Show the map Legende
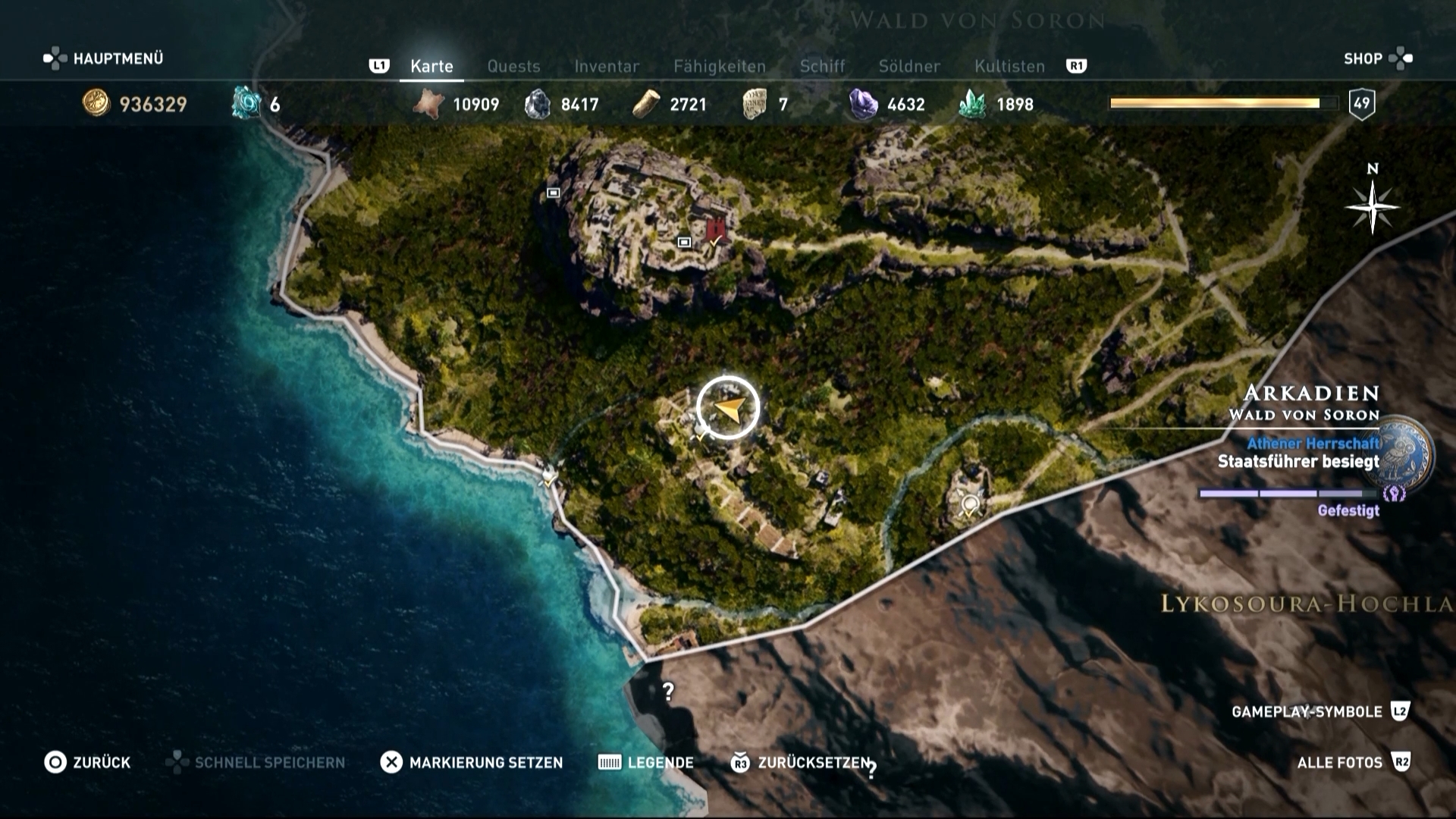1456x819 pixels. click(x=645, y=762)
